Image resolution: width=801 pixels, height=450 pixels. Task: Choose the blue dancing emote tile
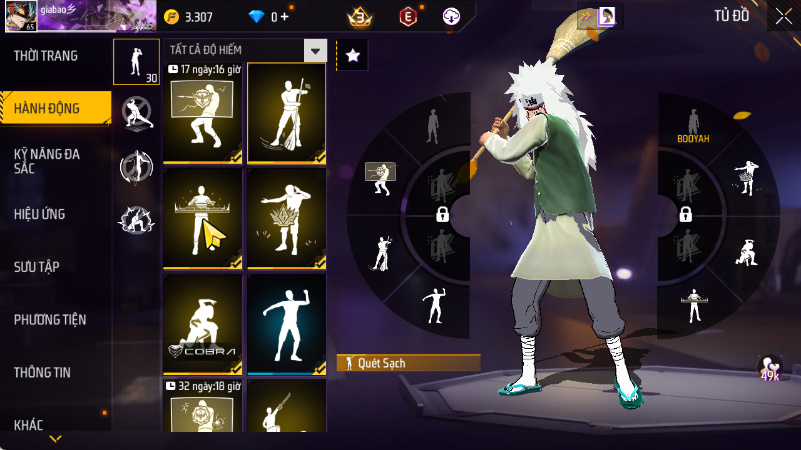286,323
